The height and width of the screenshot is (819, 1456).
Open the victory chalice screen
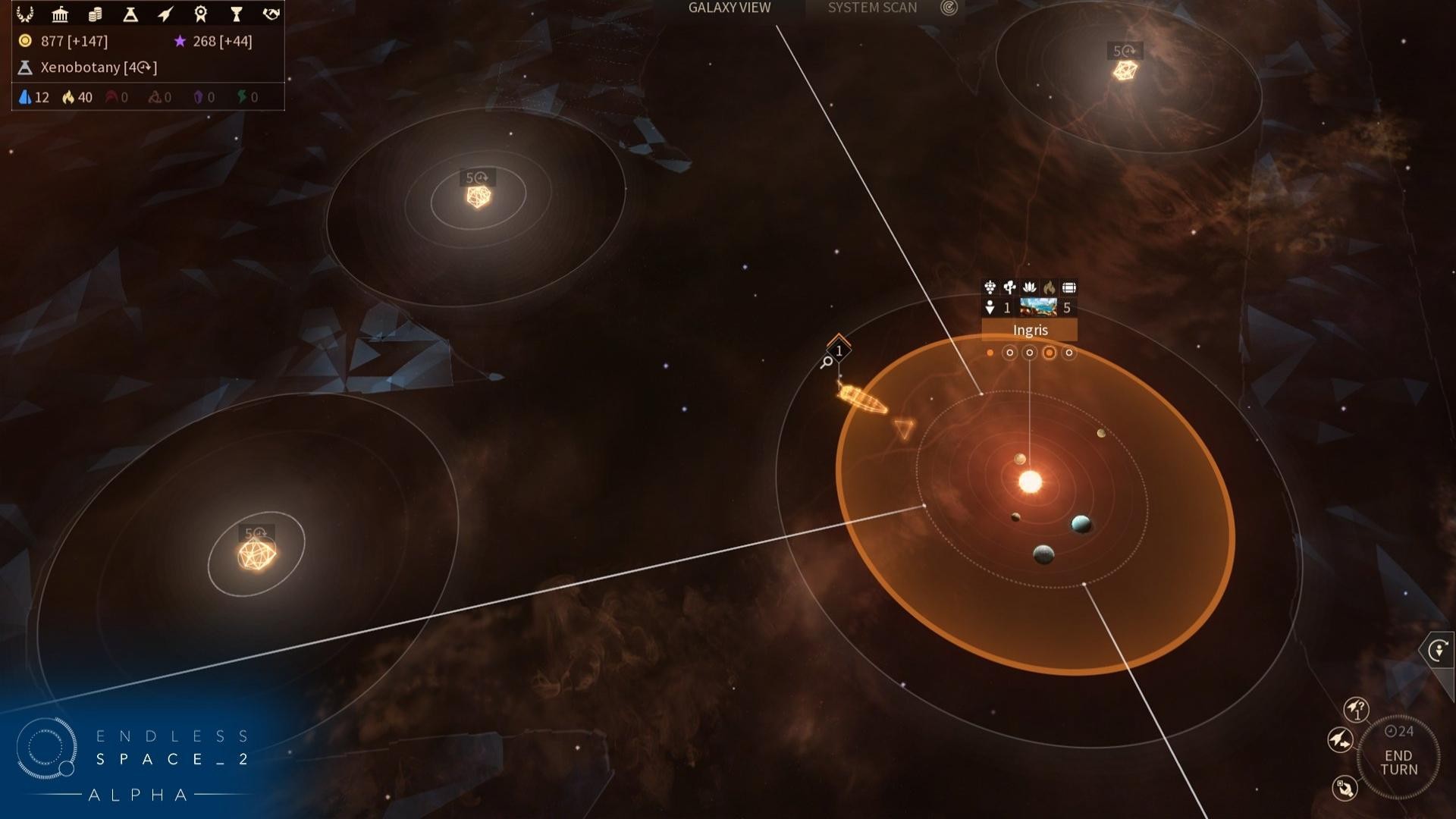[x=236, y=14]
